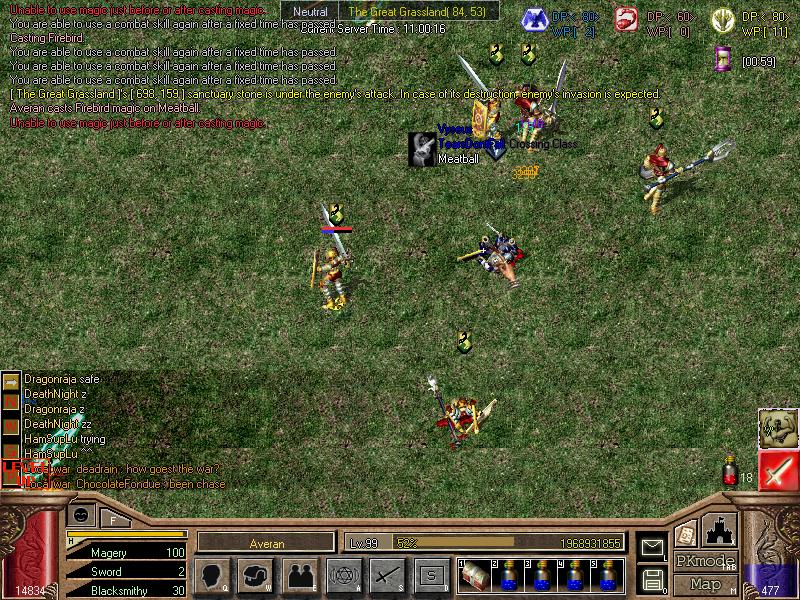Select the red sword attack skill

[x=777, y=471]
